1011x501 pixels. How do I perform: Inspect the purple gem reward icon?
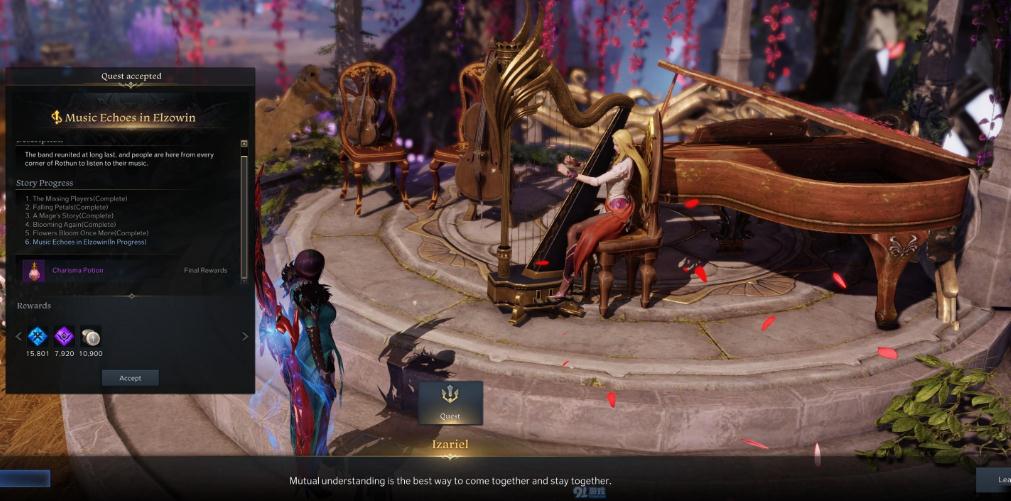[64, 337]
